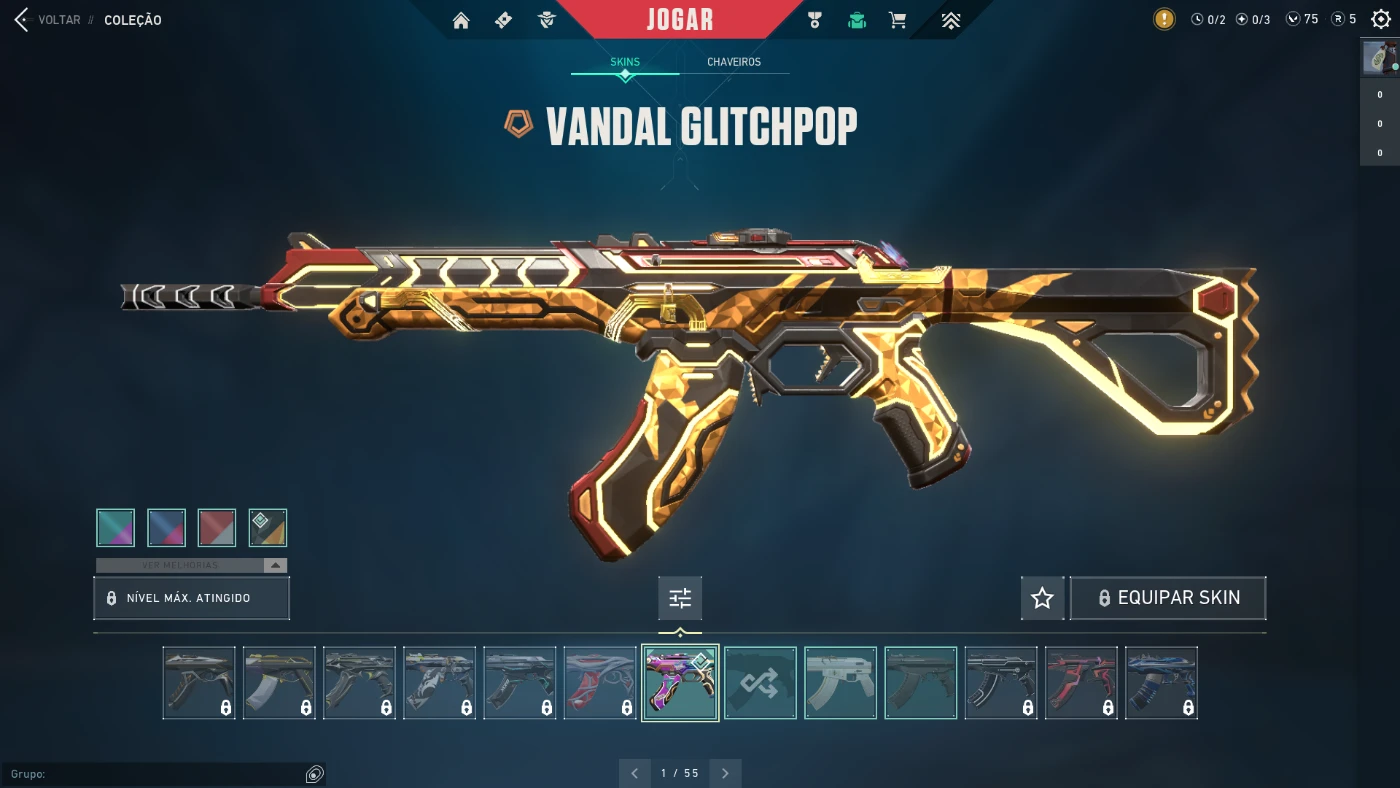
Task: Open the shopping cart store
Action: [x=898, y=20]
